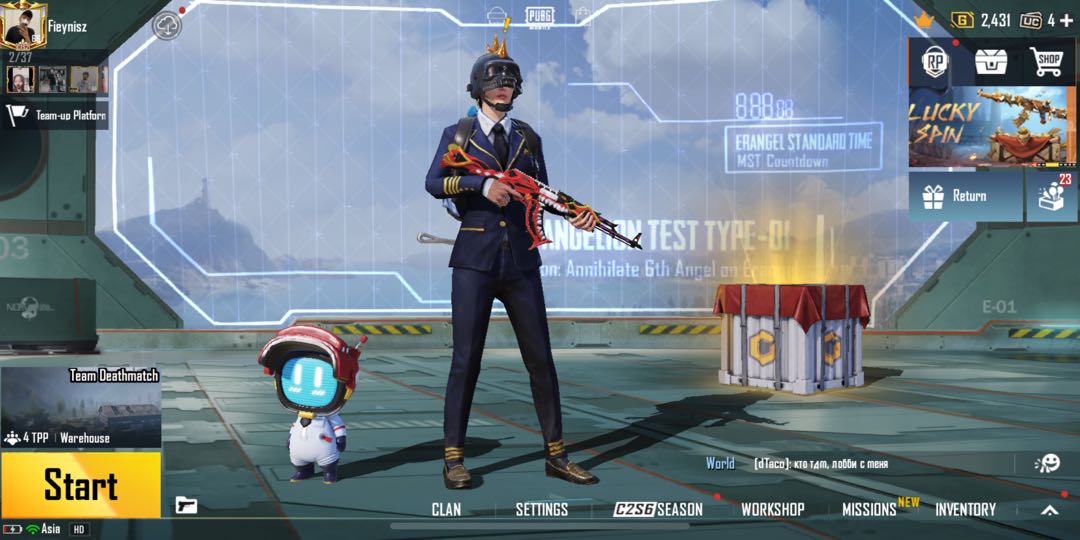Open the emote smiley chat icon

tap(1047, 463)
